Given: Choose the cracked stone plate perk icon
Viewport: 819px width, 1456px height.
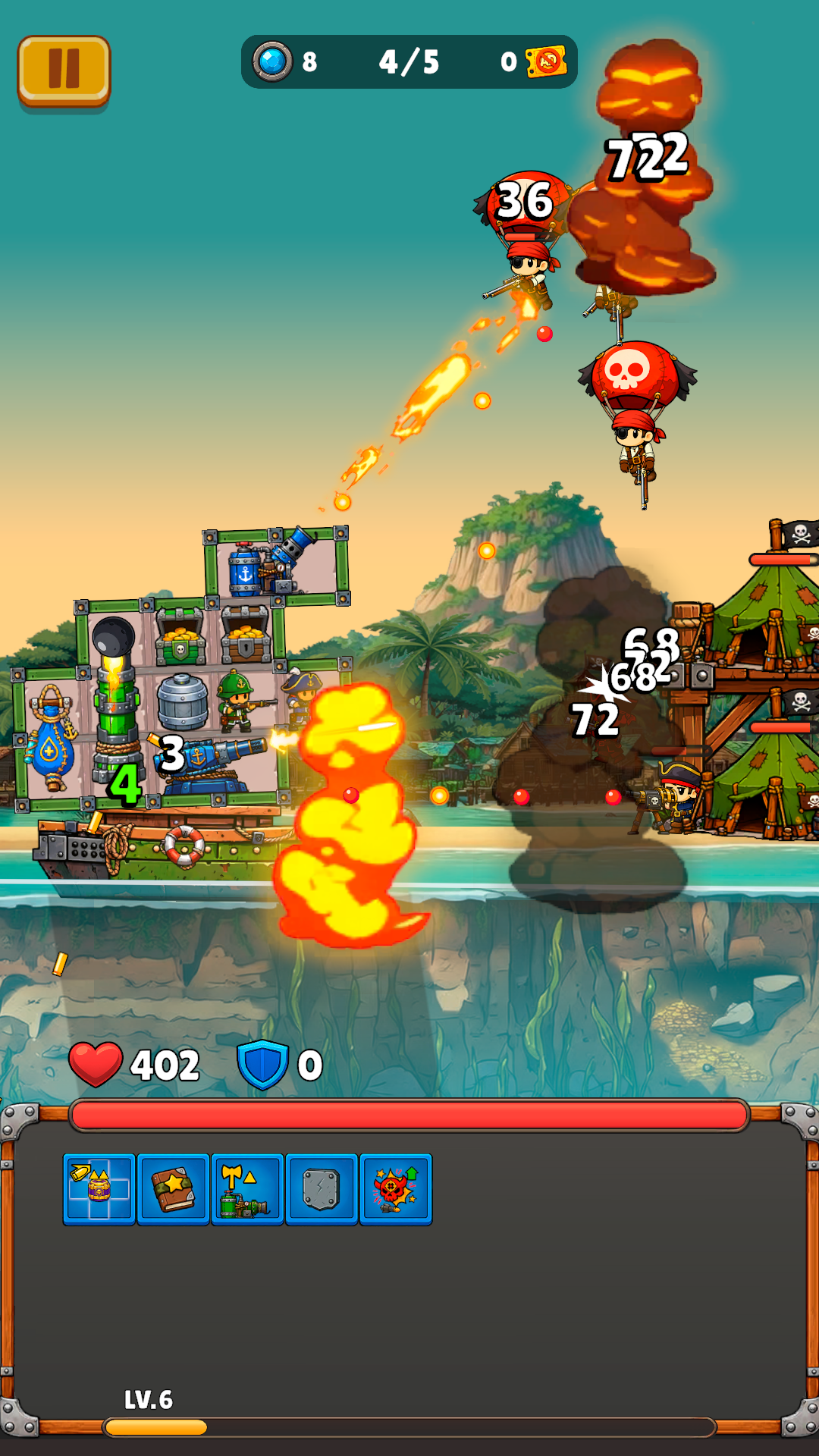Looking at the screenshot, I should (x=321, y=1189).
